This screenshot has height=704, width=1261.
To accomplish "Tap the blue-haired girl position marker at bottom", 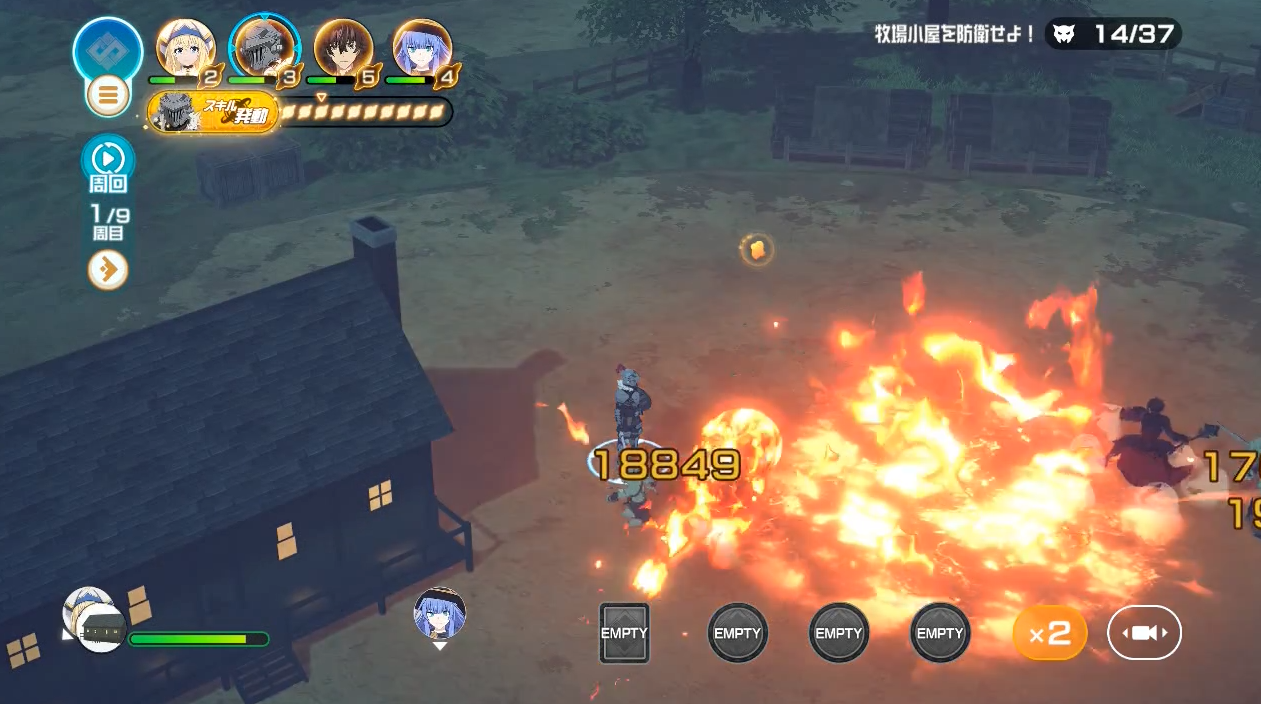I will click(440, 613).
